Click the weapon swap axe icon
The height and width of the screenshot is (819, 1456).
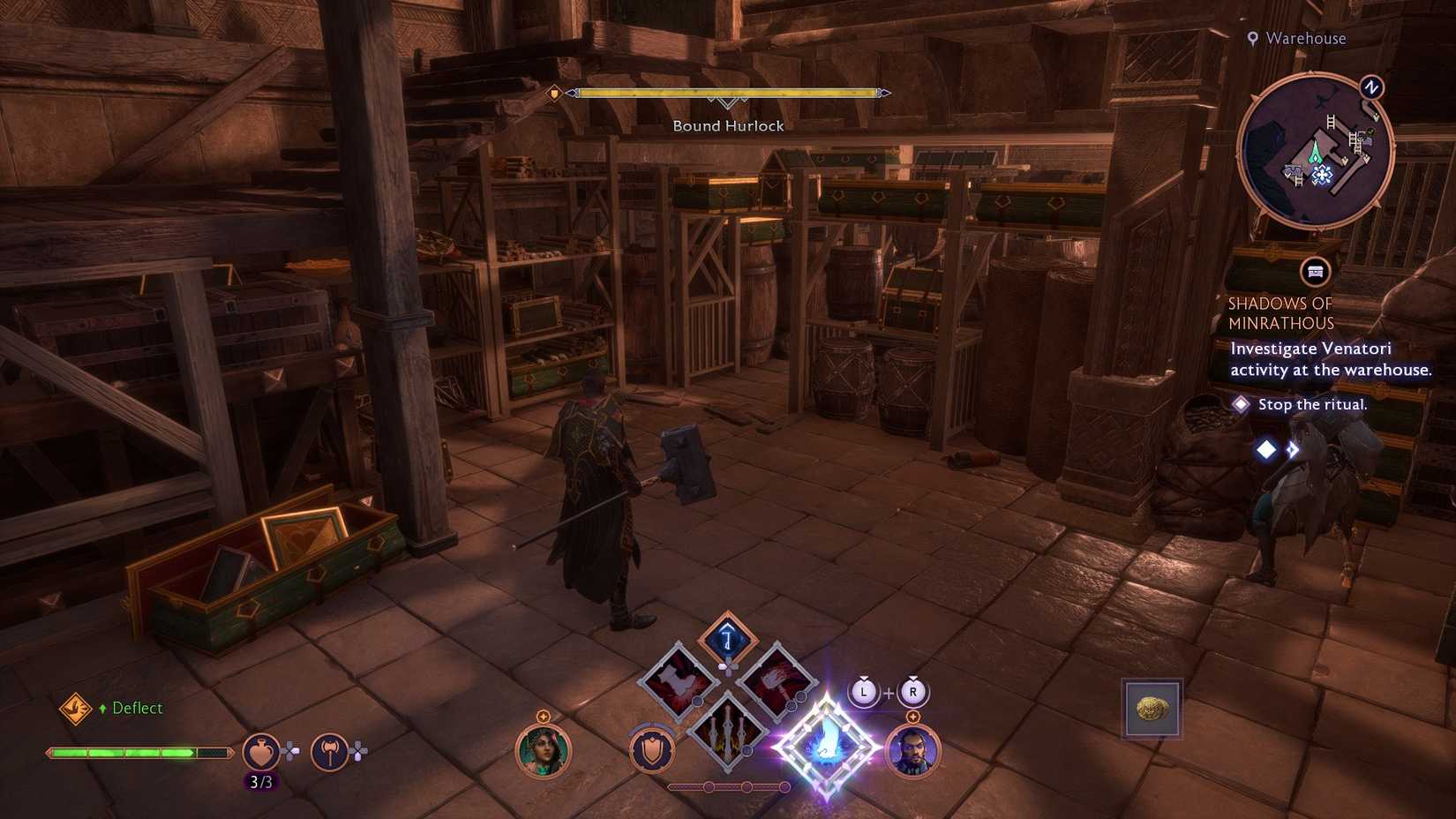tap(327, 752)
